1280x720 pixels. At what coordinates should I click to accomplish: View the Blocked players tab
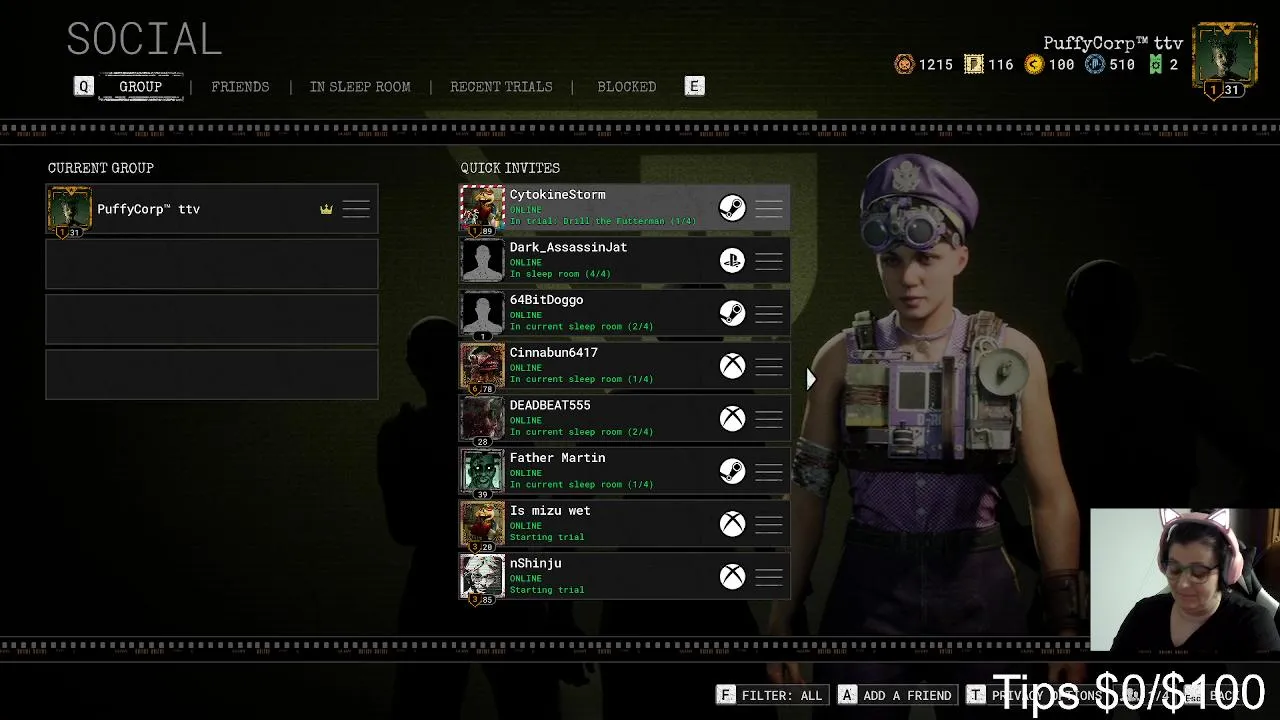point(626,87)
